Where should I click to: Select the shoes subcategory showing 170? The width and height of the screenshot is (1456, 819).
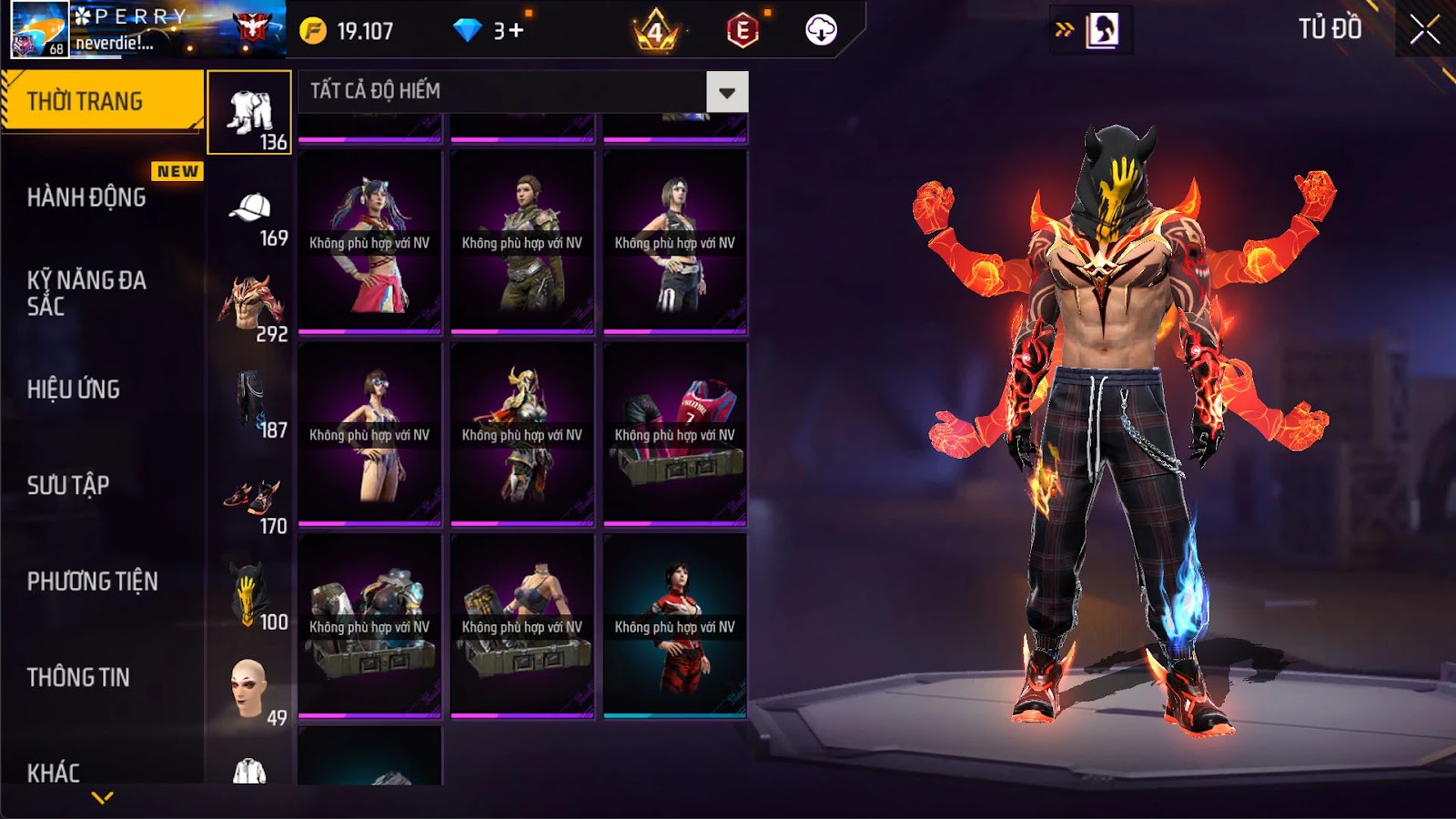coord(249,500)
